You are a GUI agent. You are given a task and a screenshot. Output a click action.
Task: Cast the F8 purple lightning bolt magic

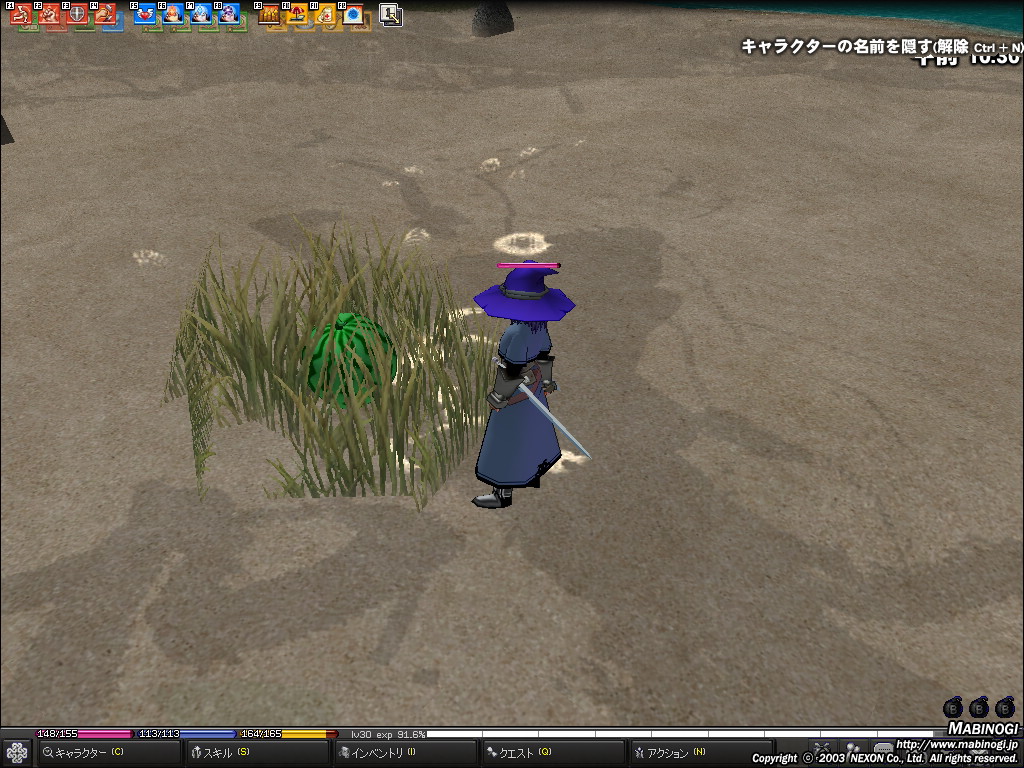click(229, 15)
